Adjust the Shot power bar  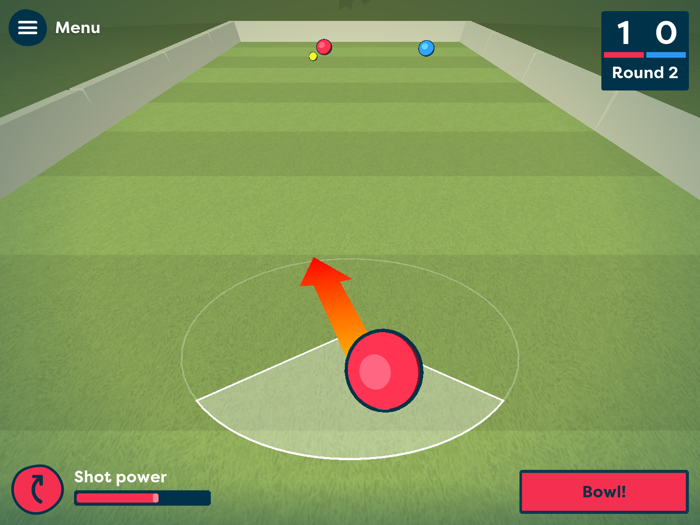click(142, 498)
